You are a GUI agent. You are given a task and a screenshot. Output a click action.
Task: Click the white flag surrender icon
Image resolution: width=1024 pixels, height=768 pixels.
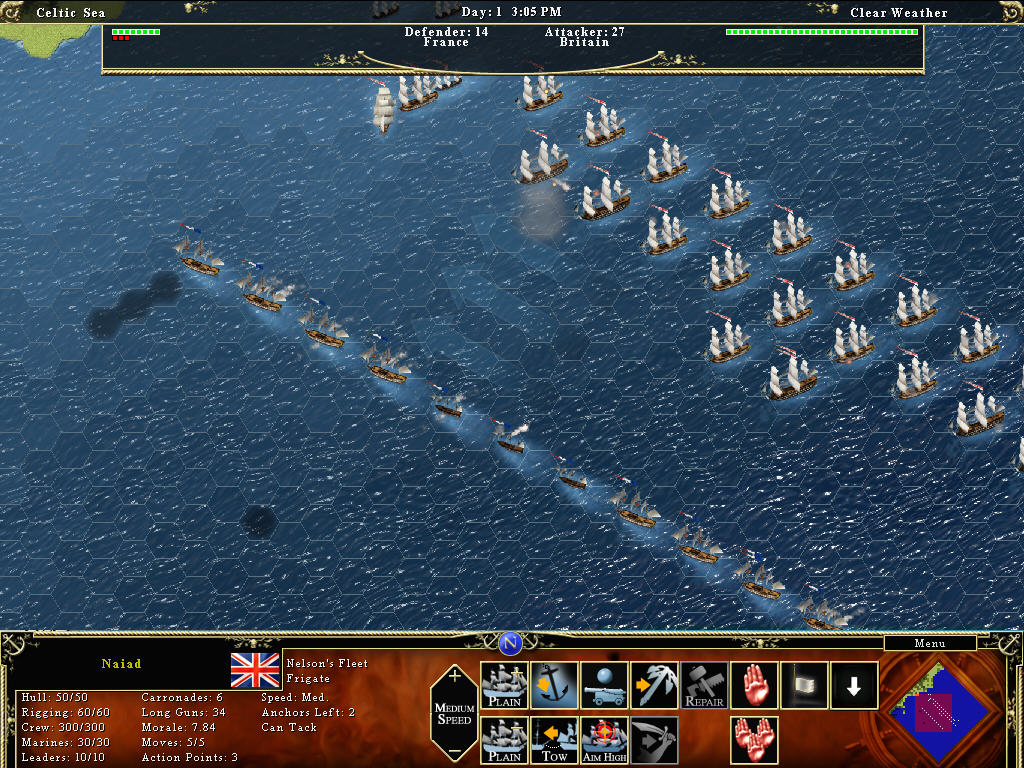click(x=804, y=686)
